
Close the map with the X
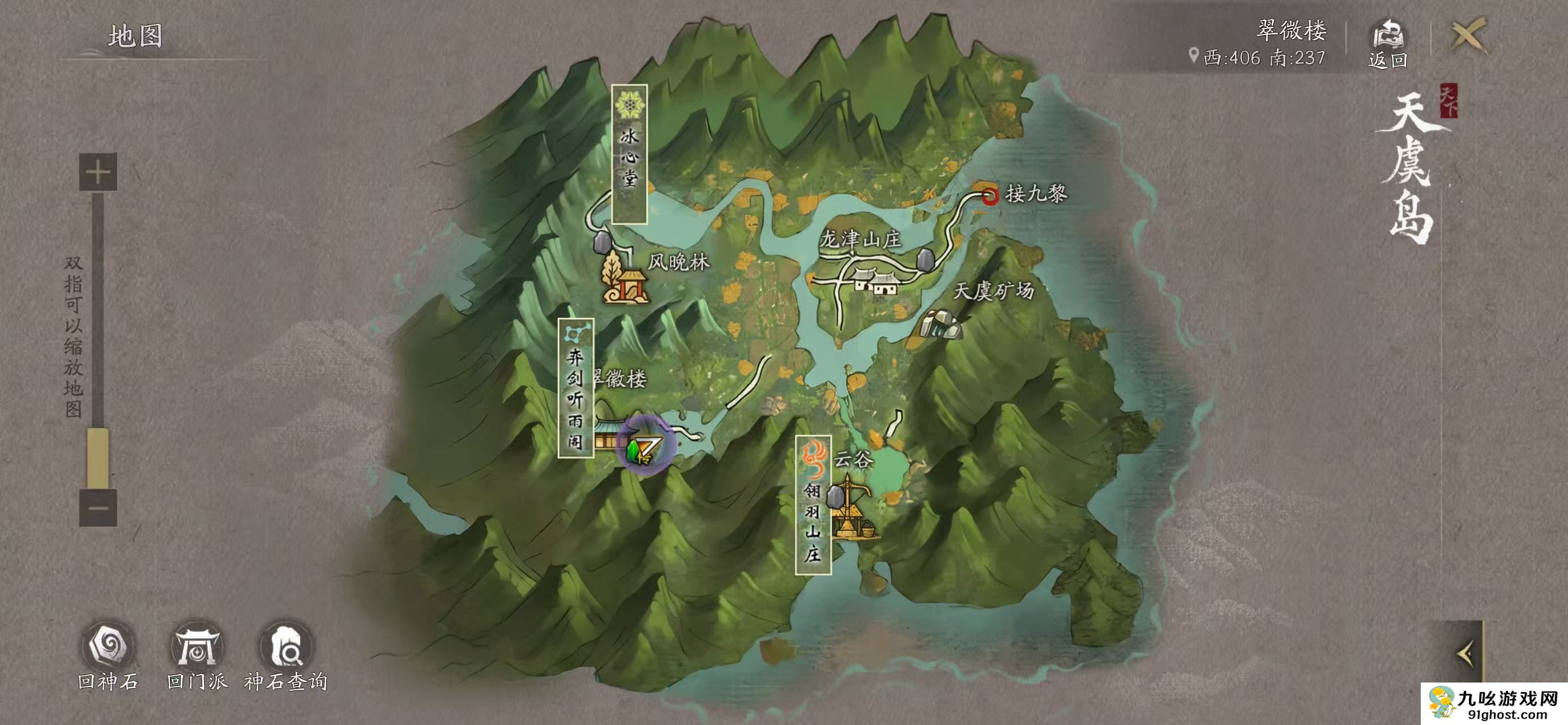tap(1468, 35)
